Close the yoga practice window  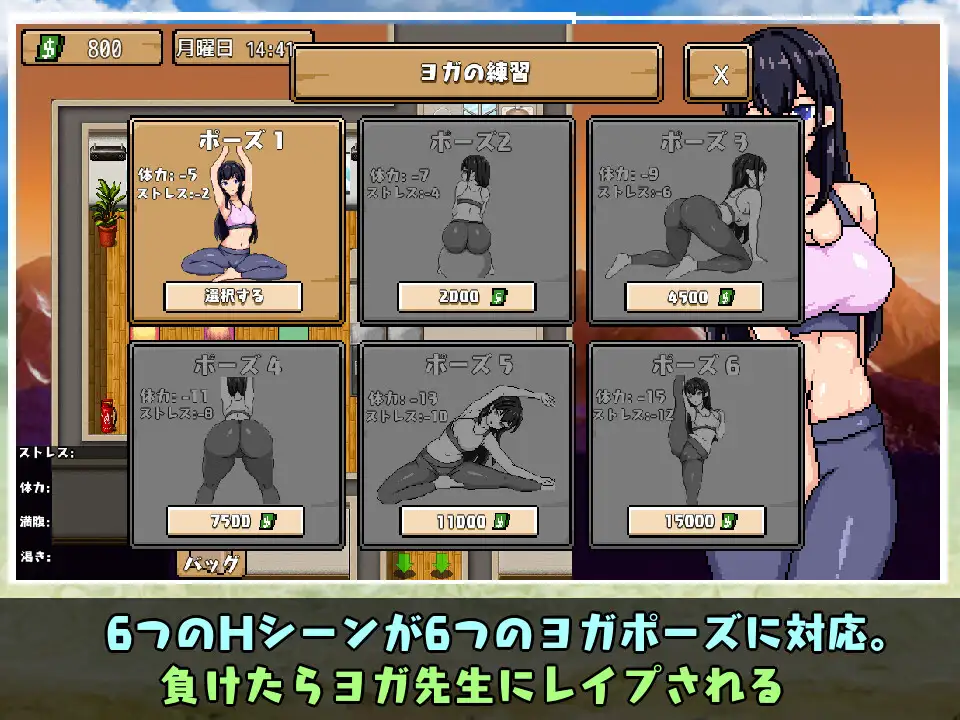(720, 73)
